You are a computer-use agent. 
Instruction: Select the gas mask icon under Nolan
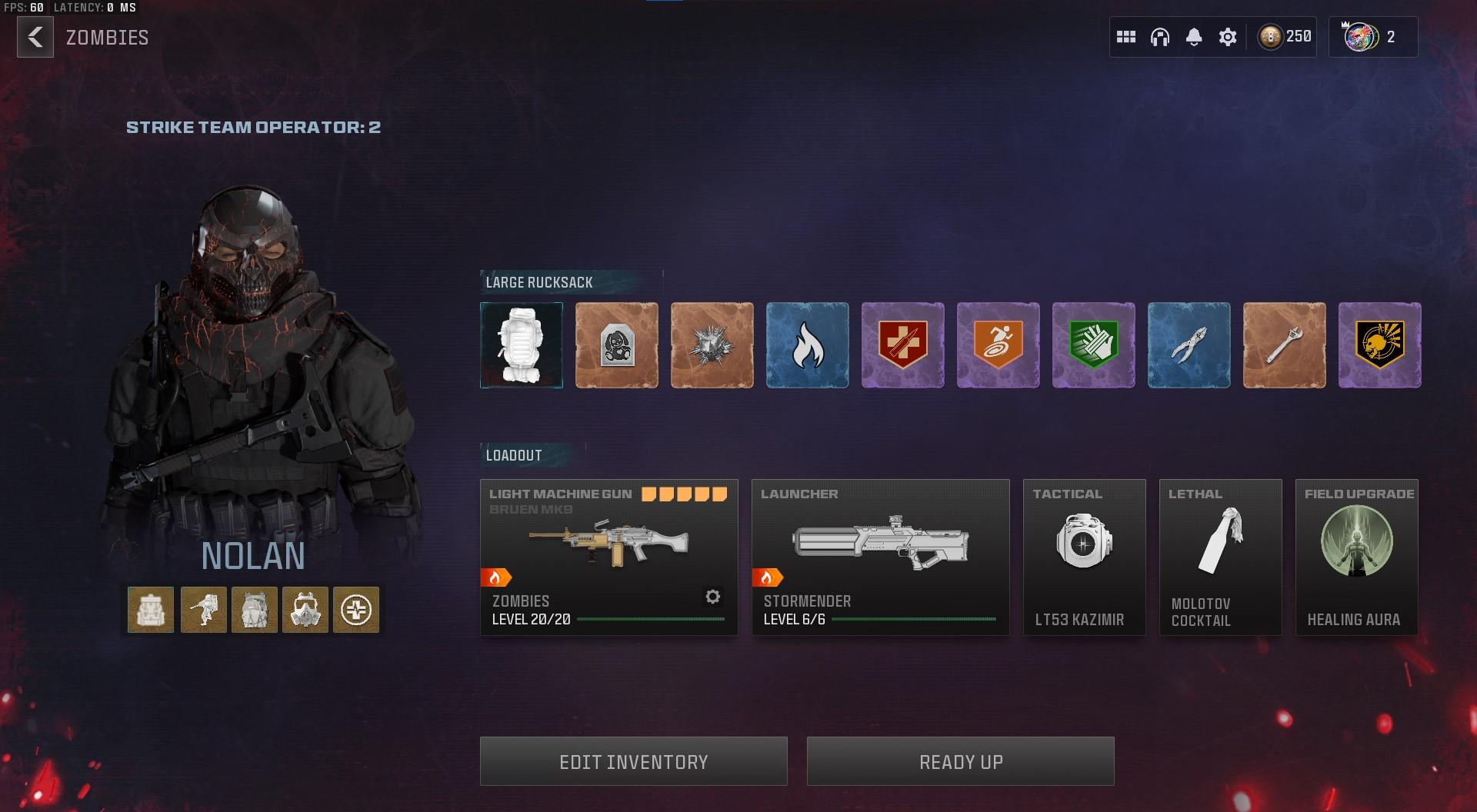pos(305,609)
